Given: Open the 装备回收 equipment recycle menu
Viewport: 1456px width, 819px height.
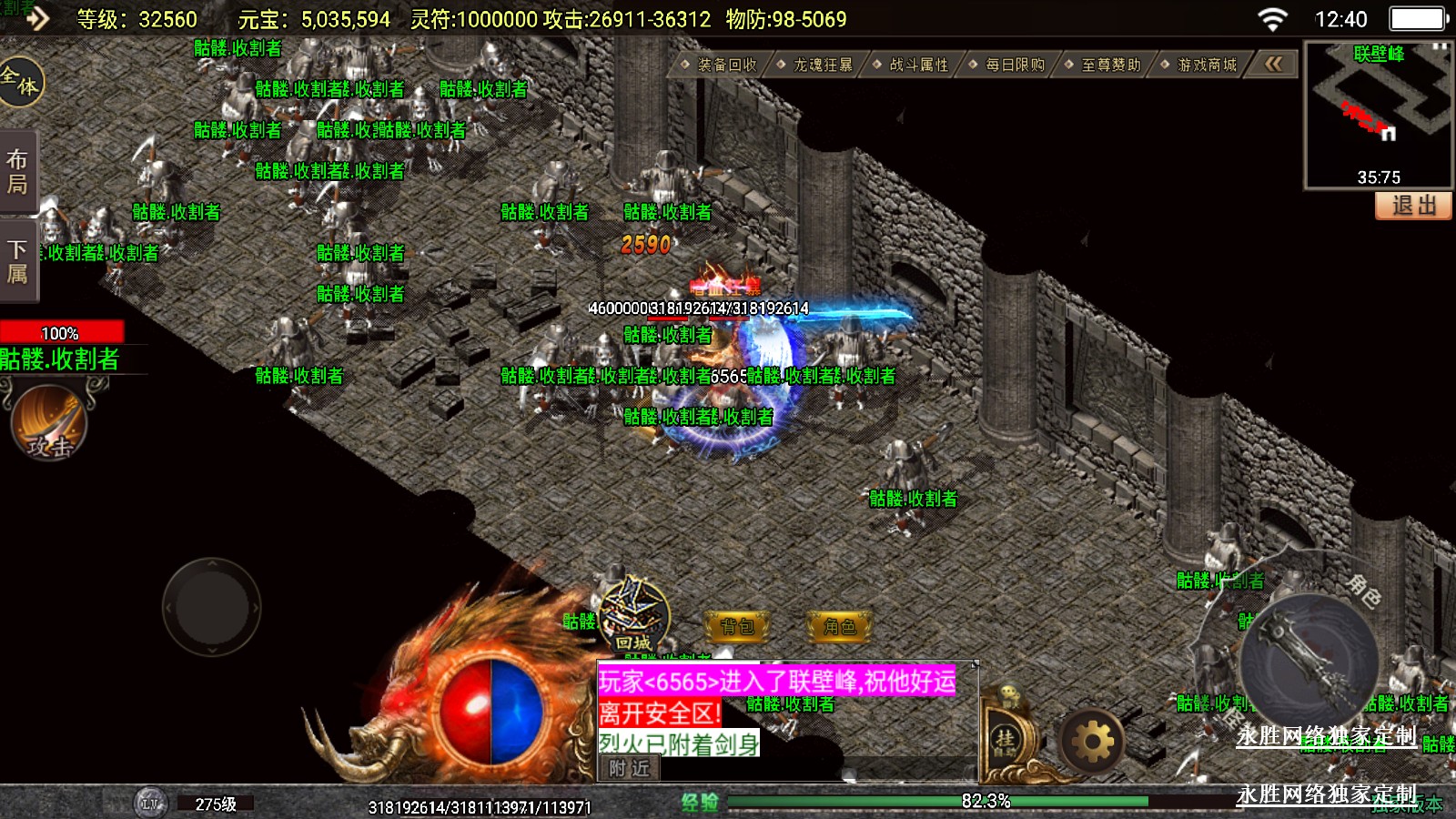Looking at the screenshot, I should point(725,65).
